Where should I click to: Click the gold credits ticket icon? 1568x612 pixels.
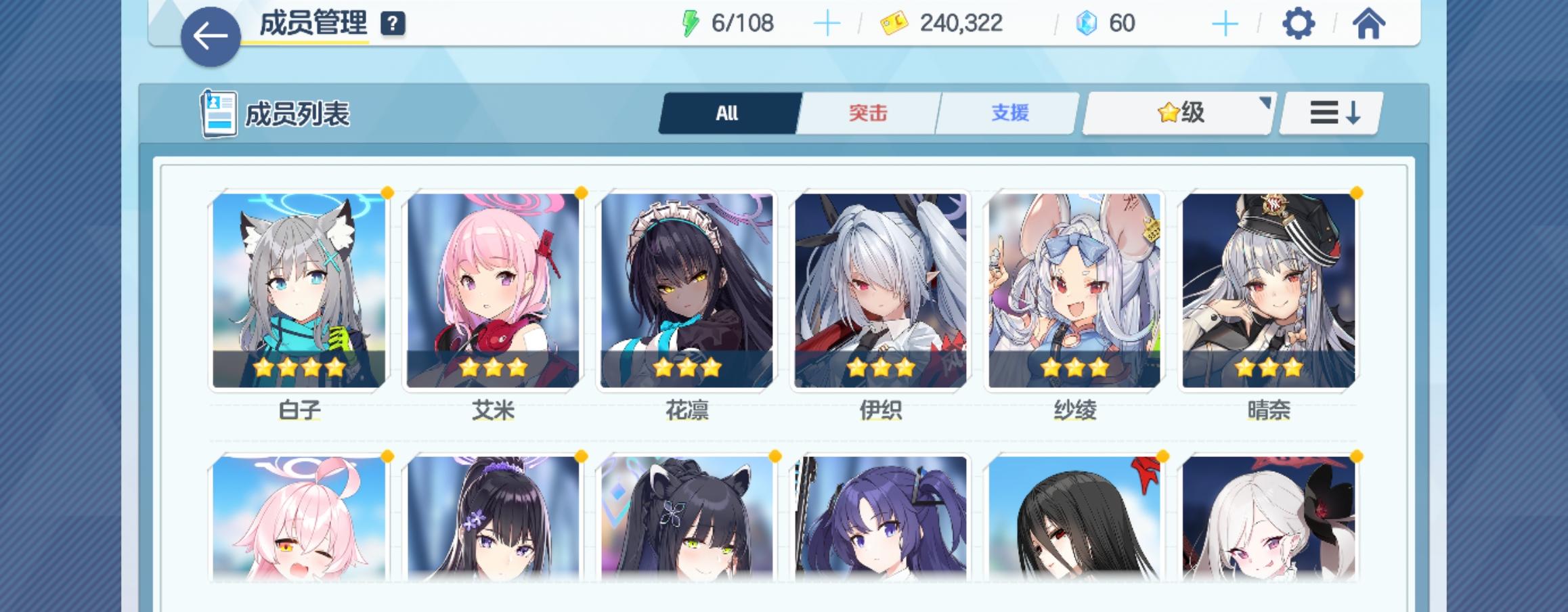coord(894,22)
